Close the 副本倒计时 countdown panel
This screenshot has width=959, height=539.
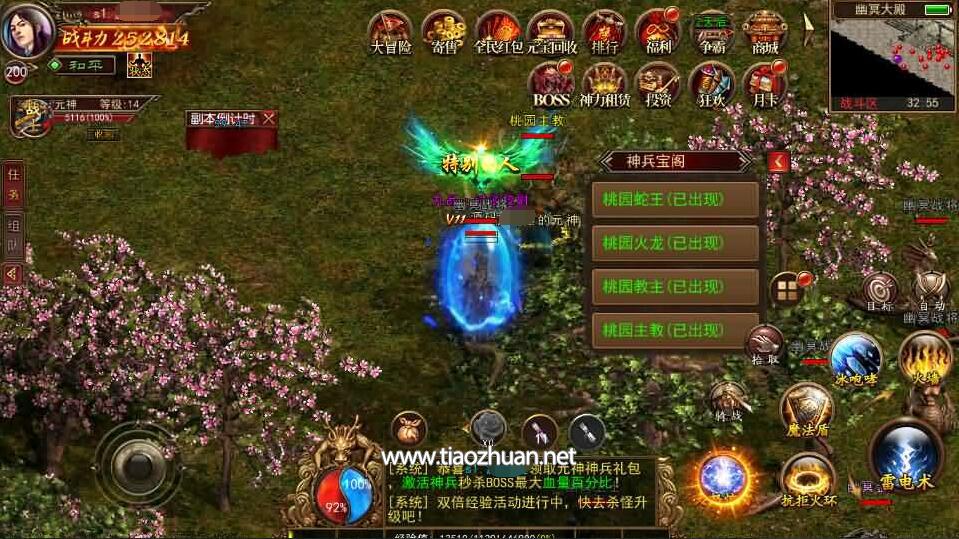pos(268,118)
